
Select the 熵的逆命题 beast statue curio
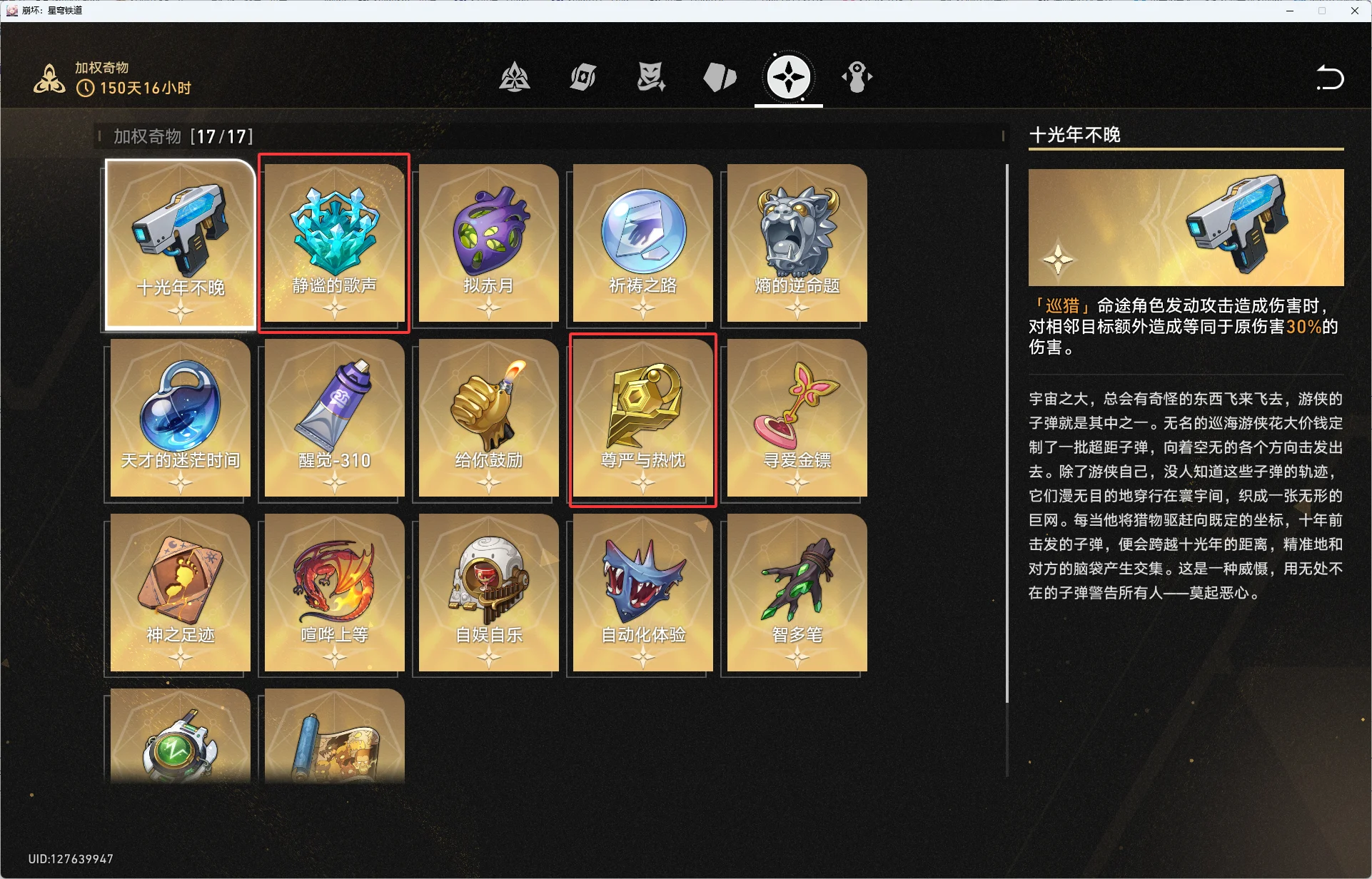click(797, 243)
